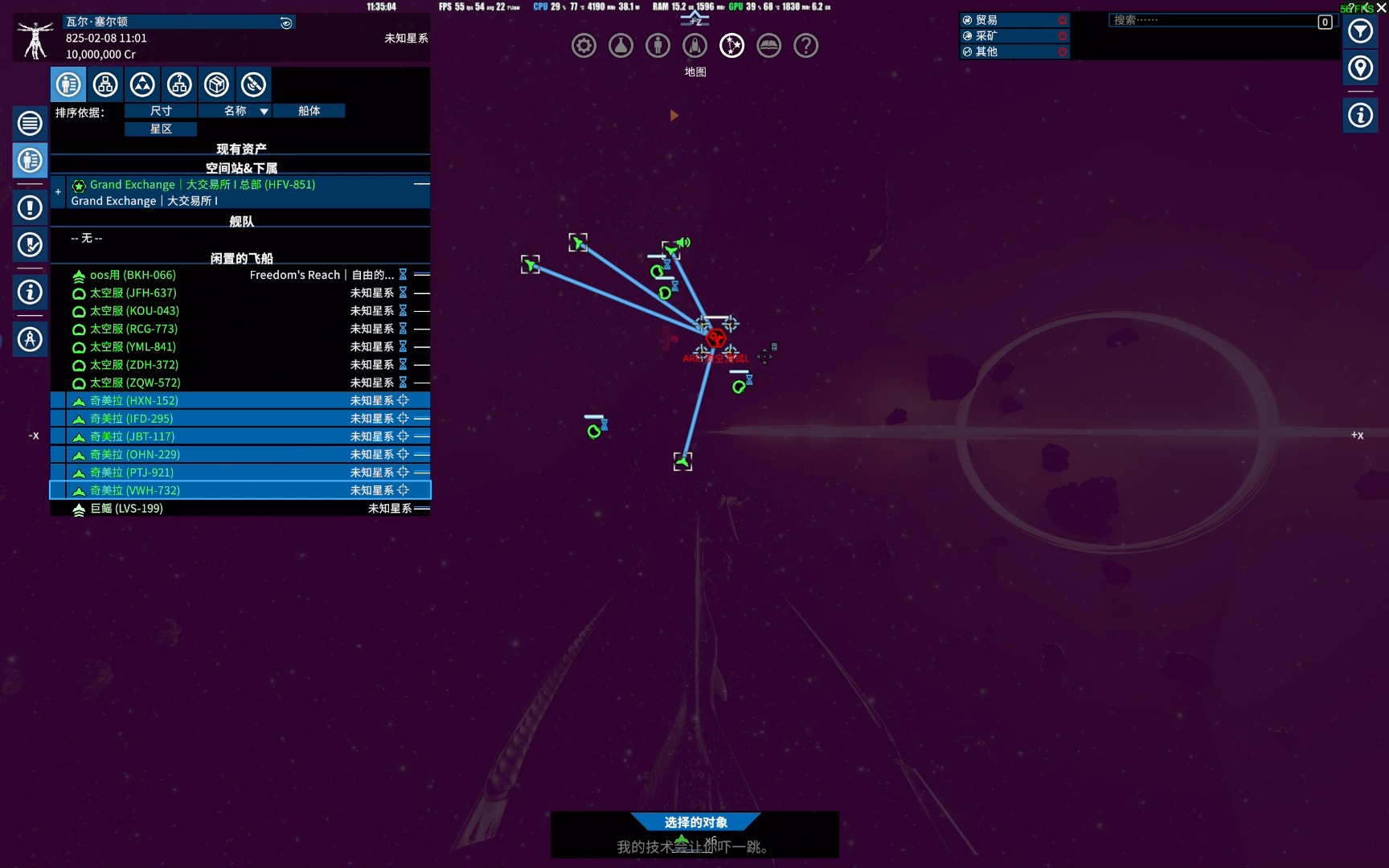Open the 选择的对象 panel
This screenshot has height=868, width=1389.
coord(695,822)
